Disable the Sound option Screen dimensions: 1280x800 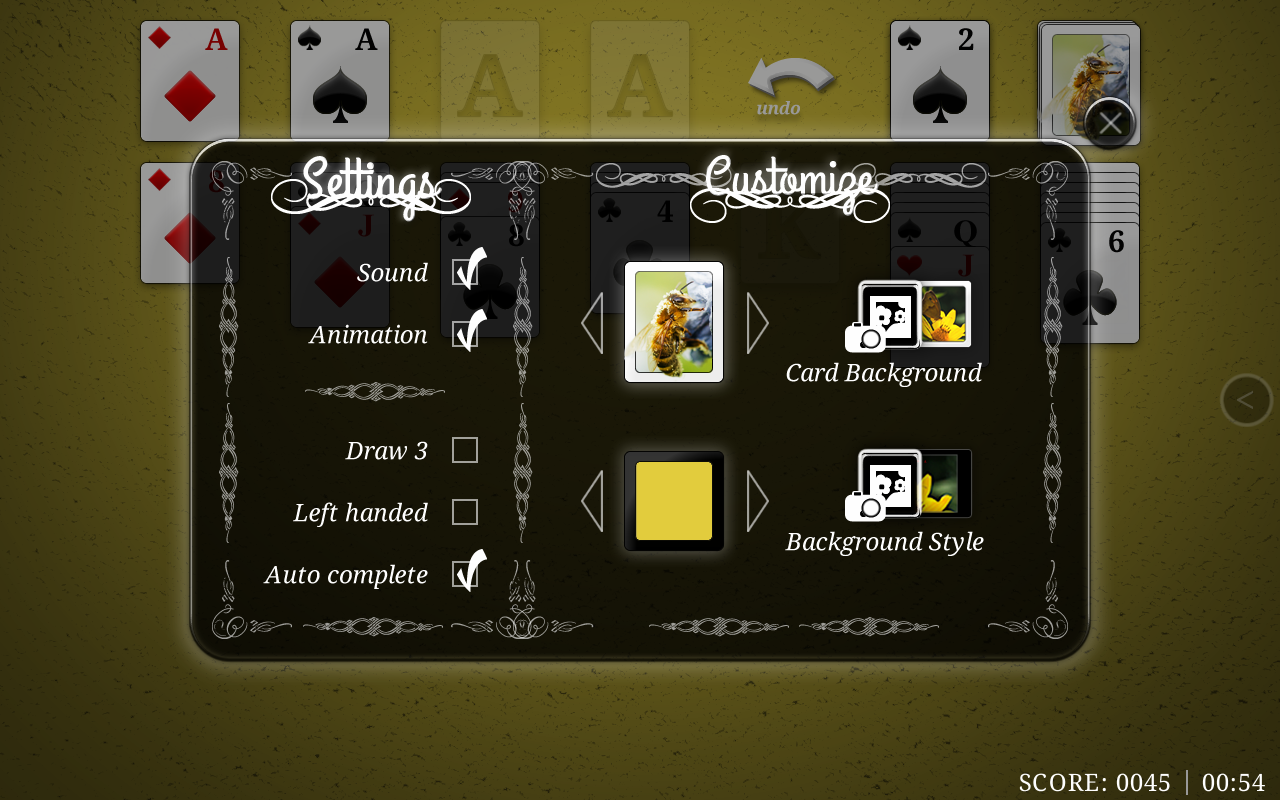tap(464, 271)
